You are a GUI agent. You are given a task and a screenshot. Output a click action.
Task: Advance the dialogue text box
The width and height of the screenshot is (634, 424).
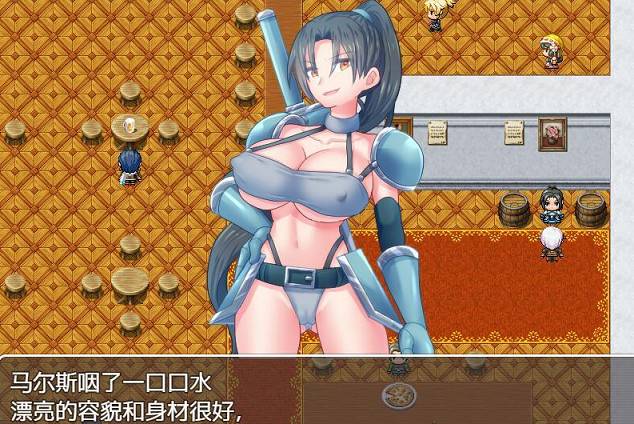tap(316, 390)
